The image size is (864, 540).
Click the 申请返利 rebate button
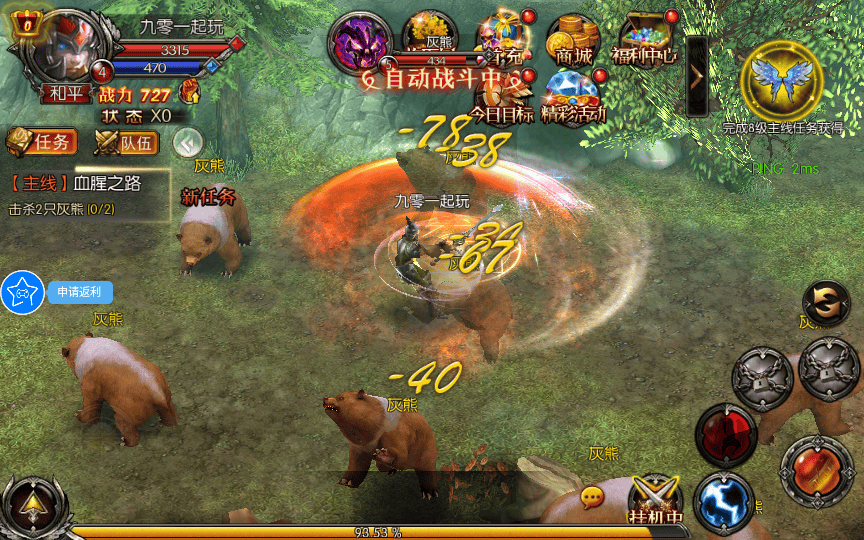coord(80,292)
